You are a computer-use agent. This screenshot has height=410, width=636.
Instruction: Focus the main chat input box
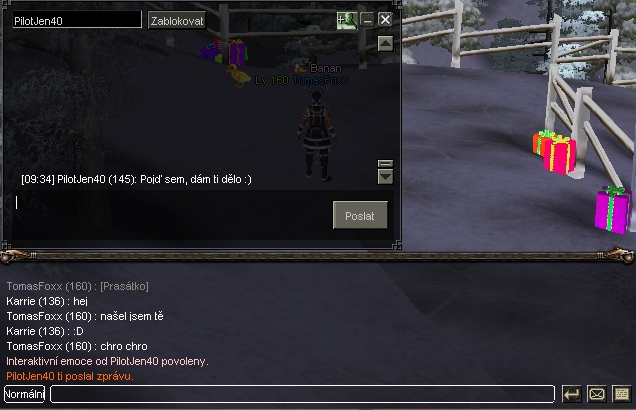302,394
